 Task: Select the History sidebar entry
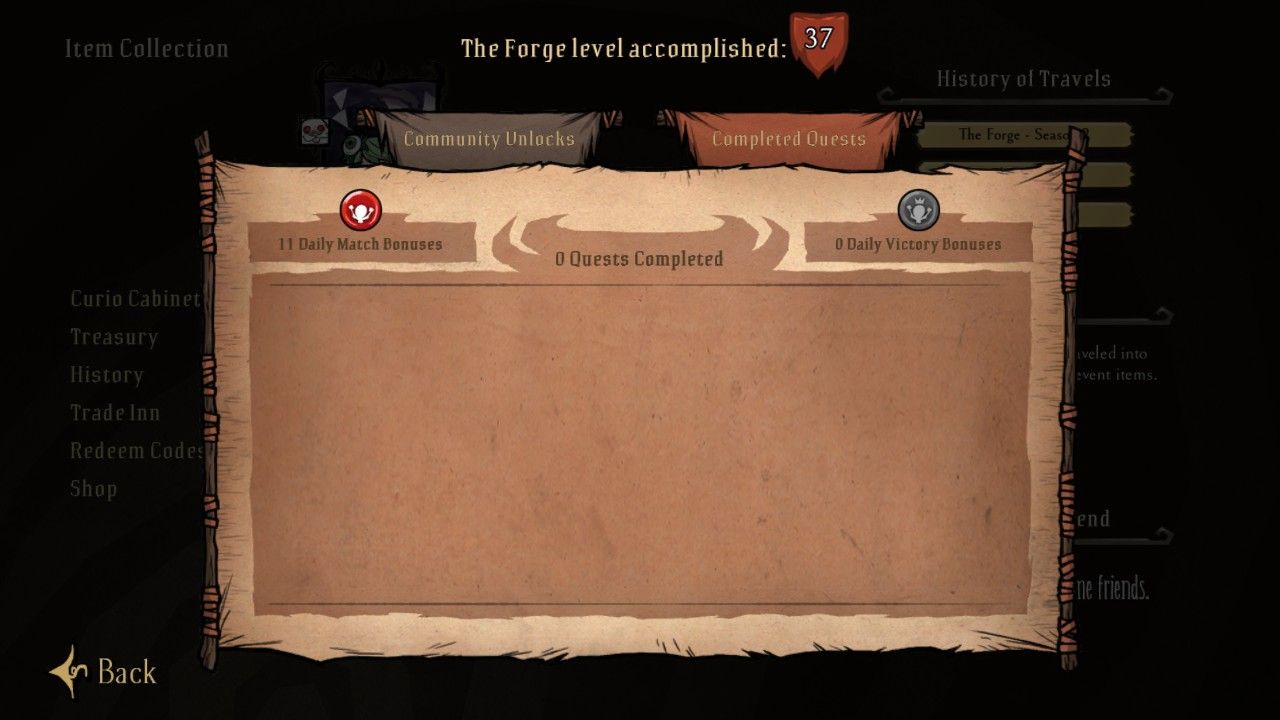[105, 375]
